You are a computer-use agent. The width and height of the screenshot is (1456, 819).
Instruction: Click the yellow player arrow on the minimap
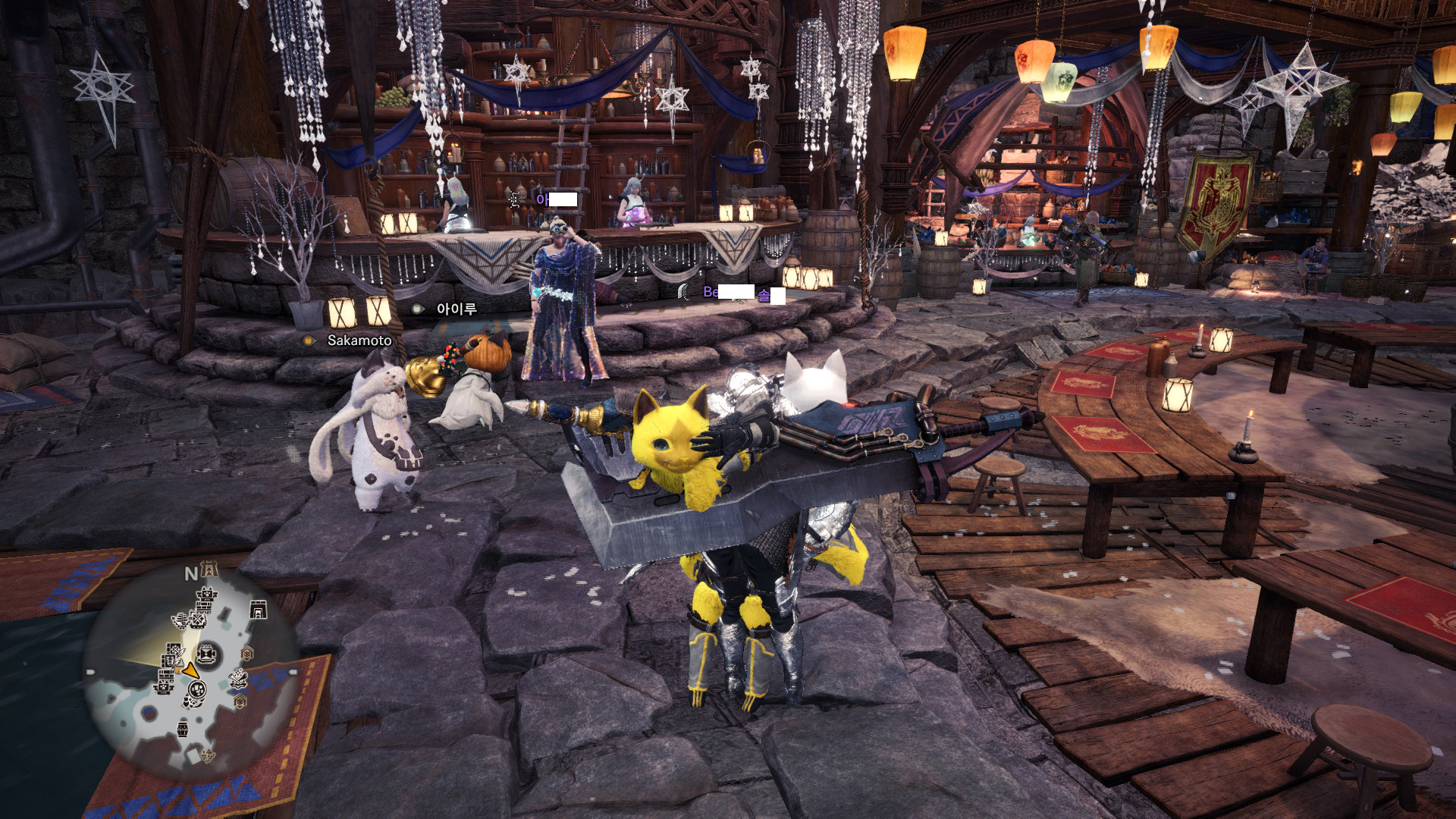pos(190,671)
